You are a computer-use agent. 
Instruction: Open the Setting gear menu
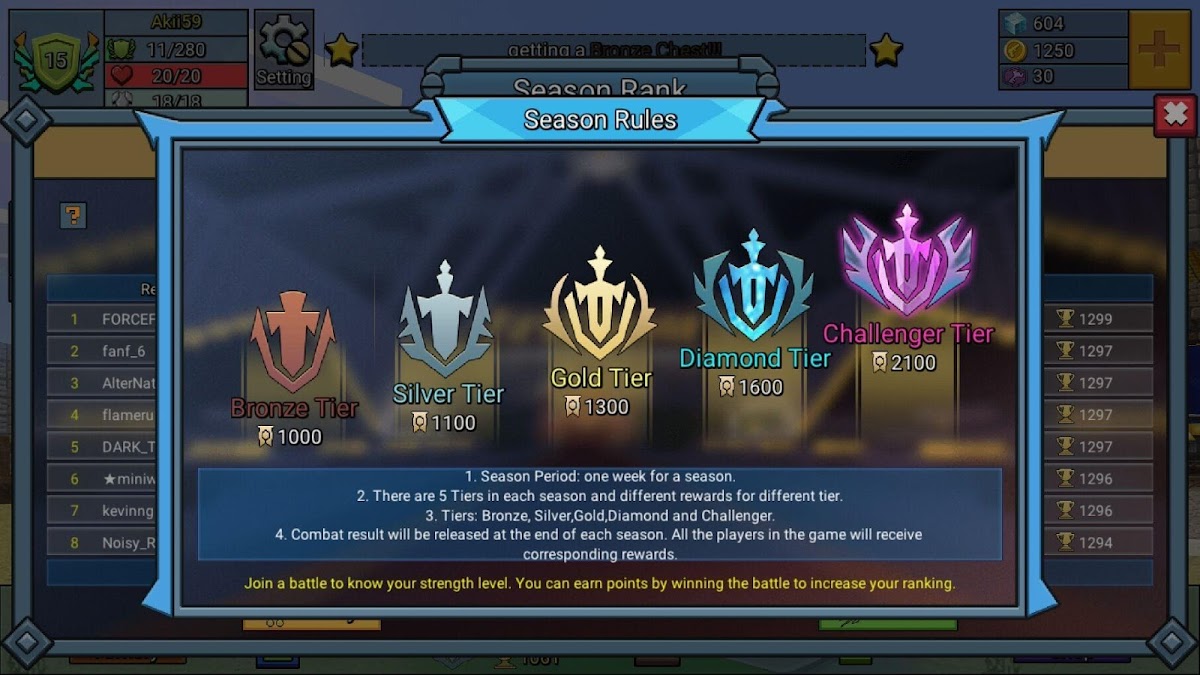tap(283, 50)
